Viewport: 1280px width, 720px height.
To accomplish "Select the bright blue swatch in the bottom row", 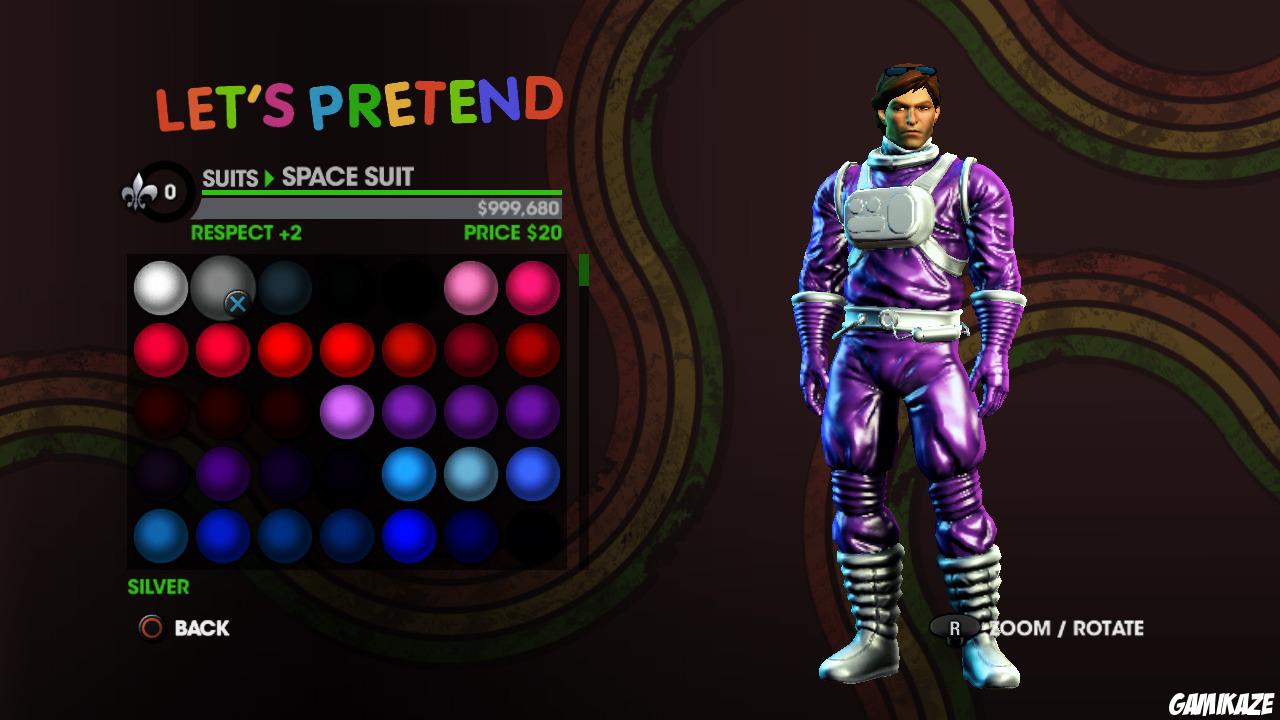I will pos(408,535).
